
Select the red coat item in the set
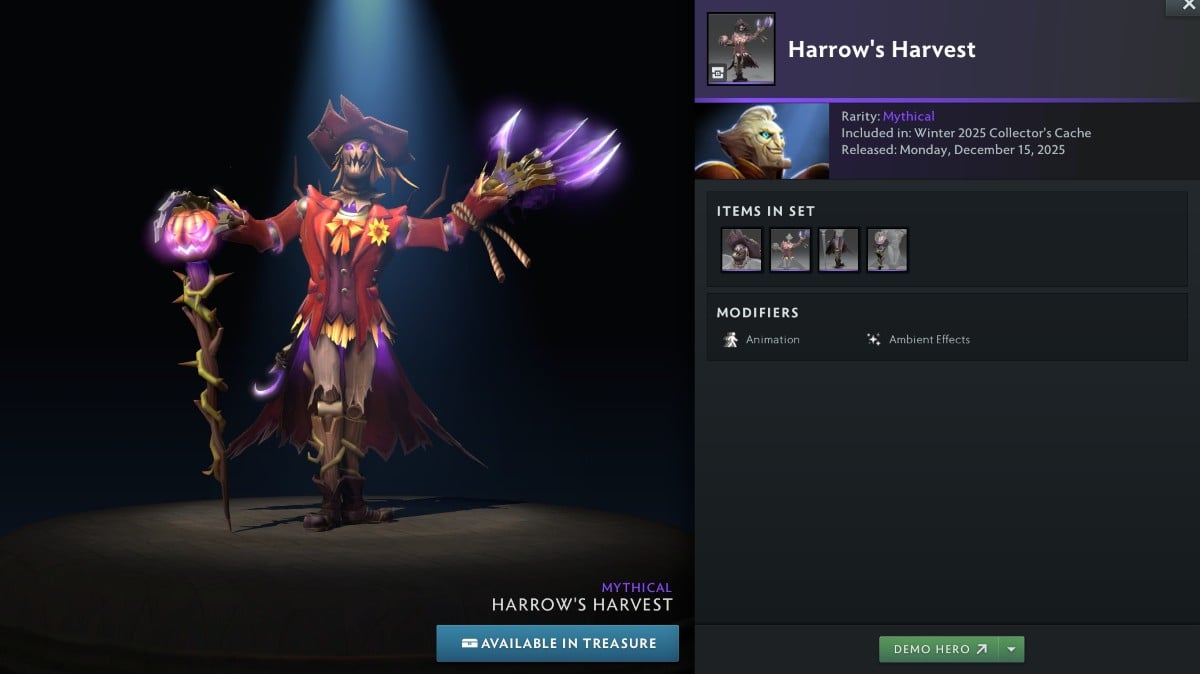[790, 249]
